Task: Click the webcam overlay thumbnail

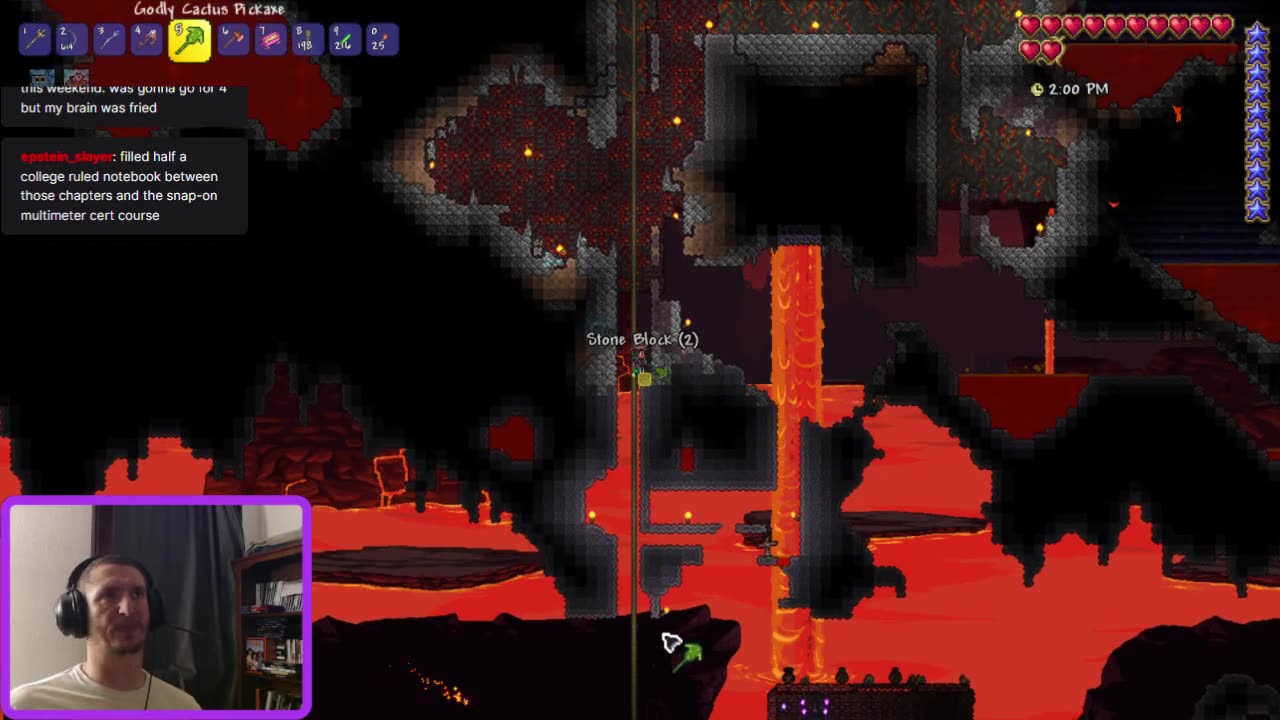Action: pos(157,607)
